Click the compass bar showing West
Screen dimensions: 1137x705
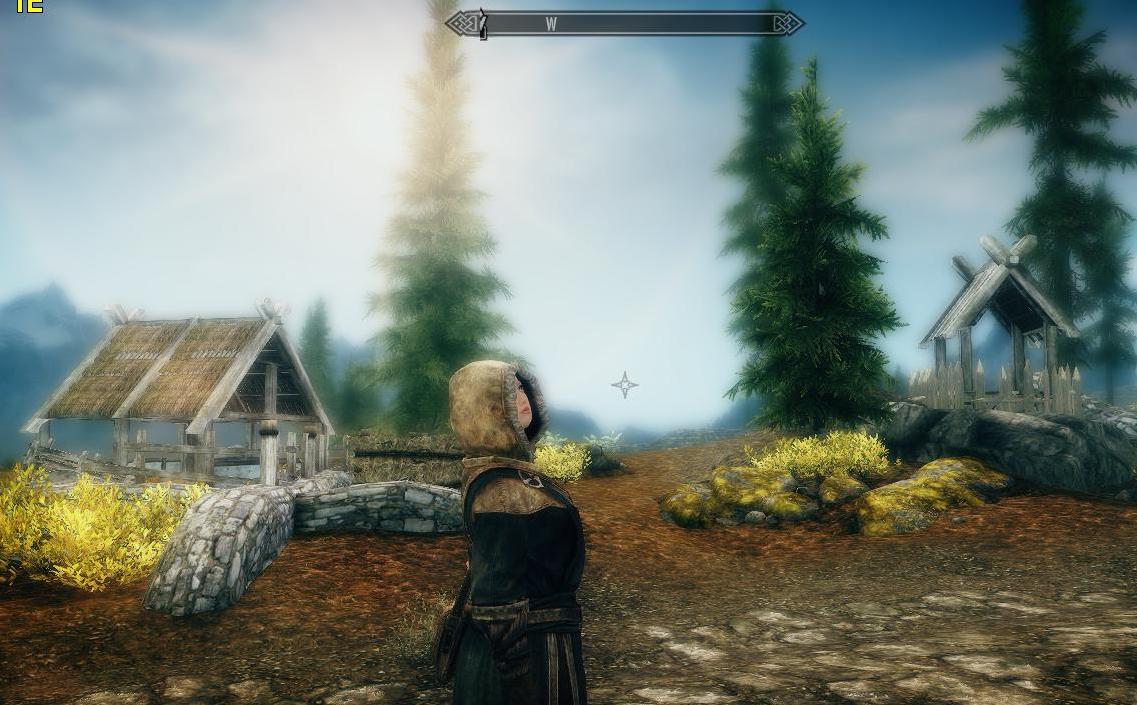(624, 24)
